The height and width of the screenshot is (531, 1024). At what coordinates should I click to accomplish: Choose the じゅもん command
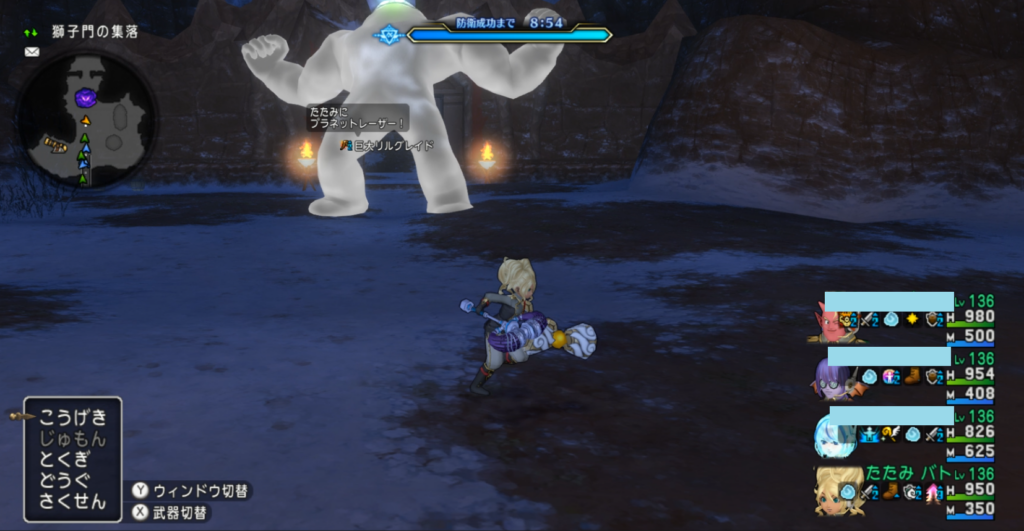click(72, 439)
